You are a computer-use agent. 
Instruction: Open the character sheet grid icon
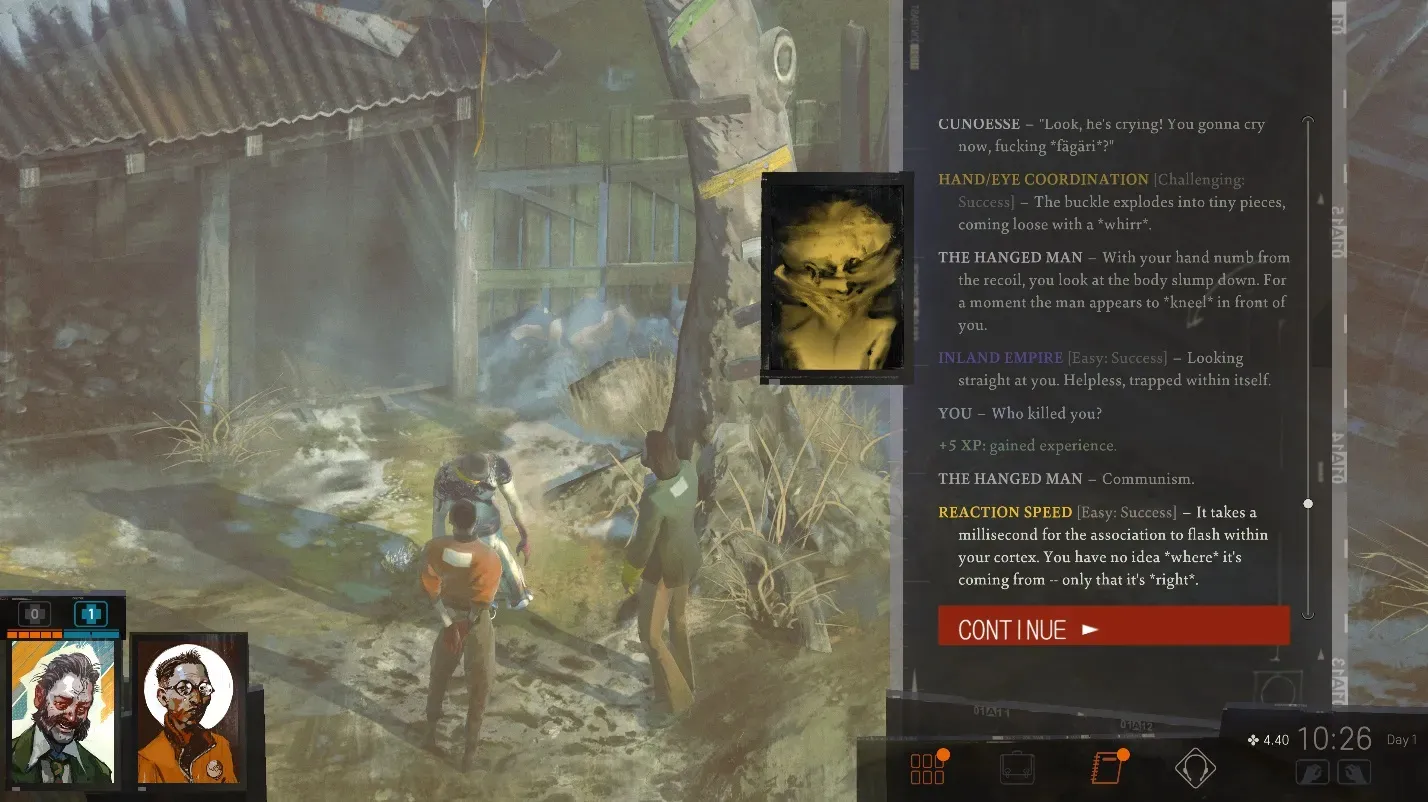point(927,768)
